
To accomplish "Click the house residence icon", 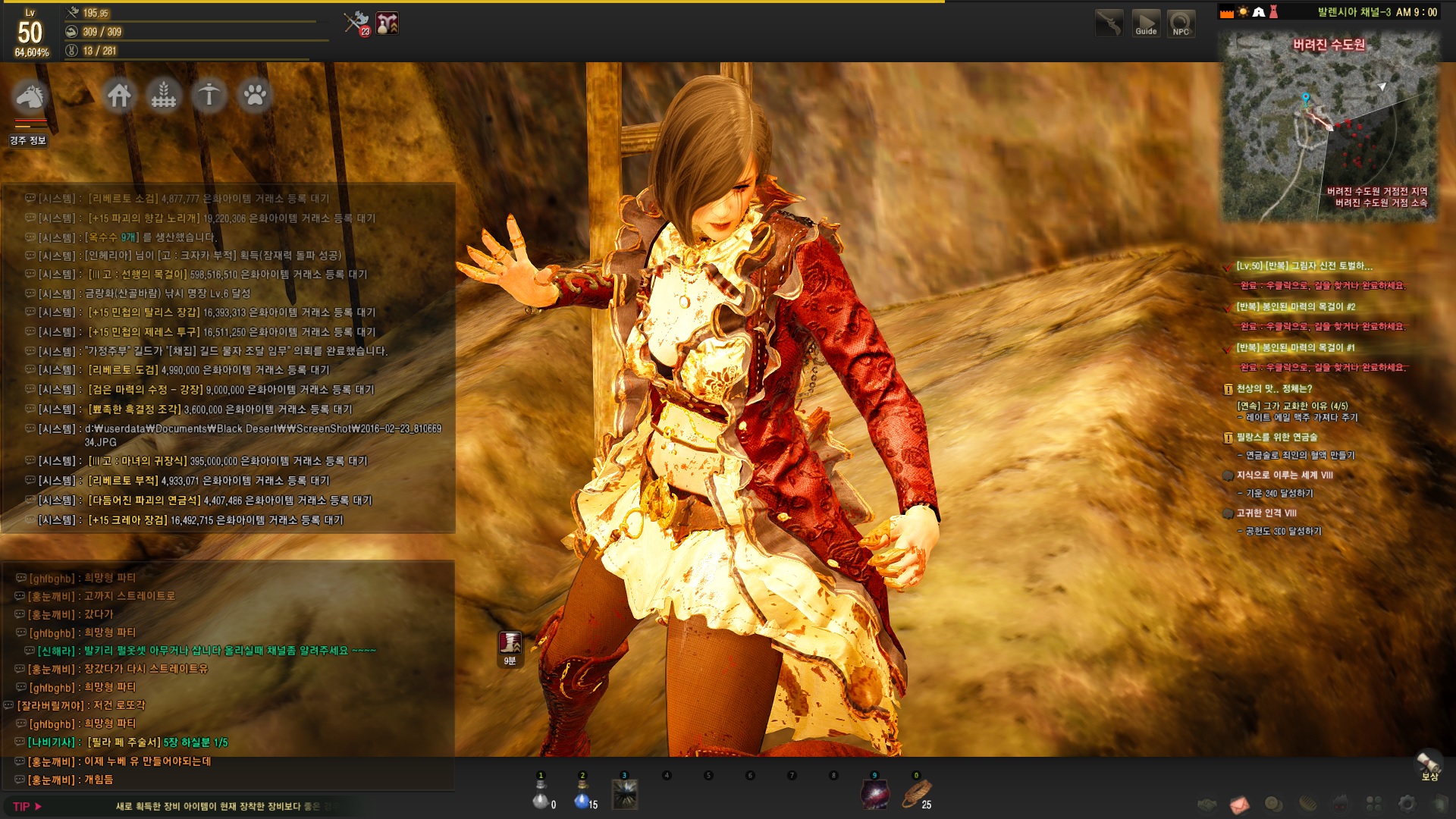I will [x=119, y=96].
